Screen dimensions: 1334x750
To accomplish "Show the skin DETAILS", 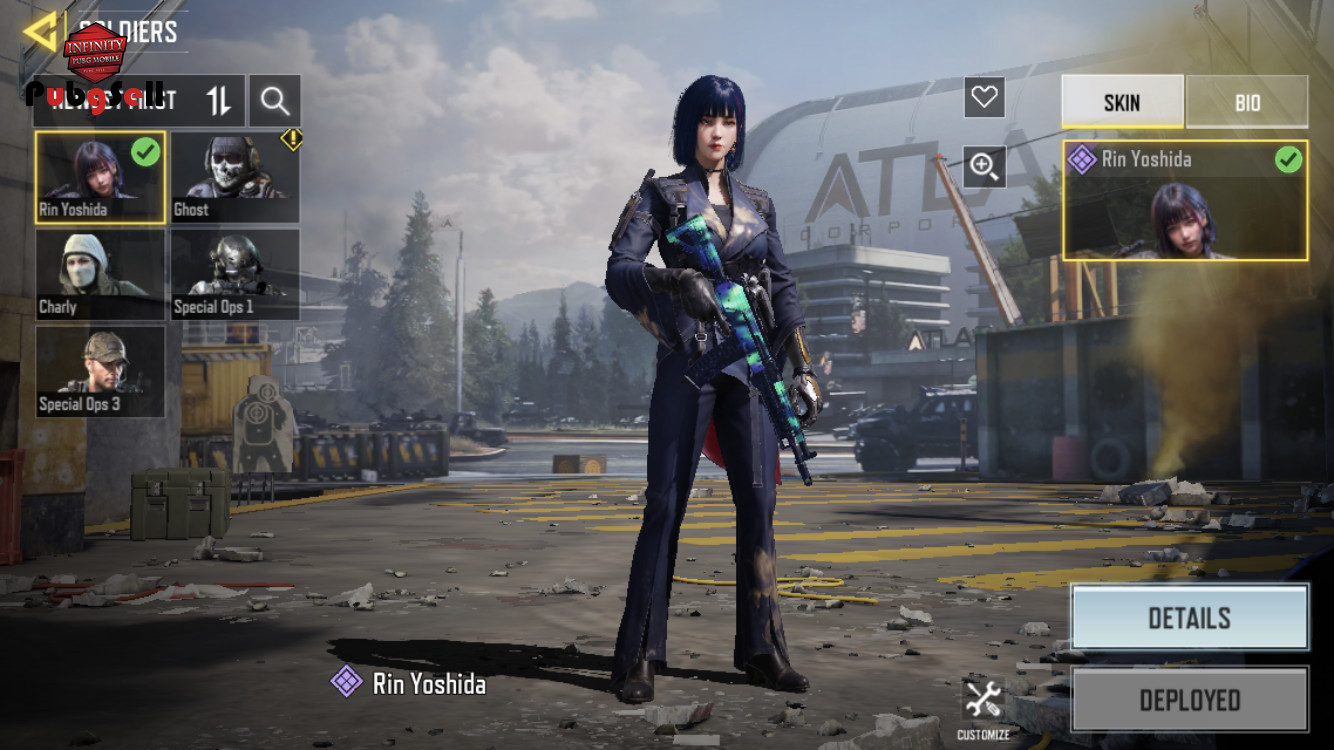I will coord(1189,618).
